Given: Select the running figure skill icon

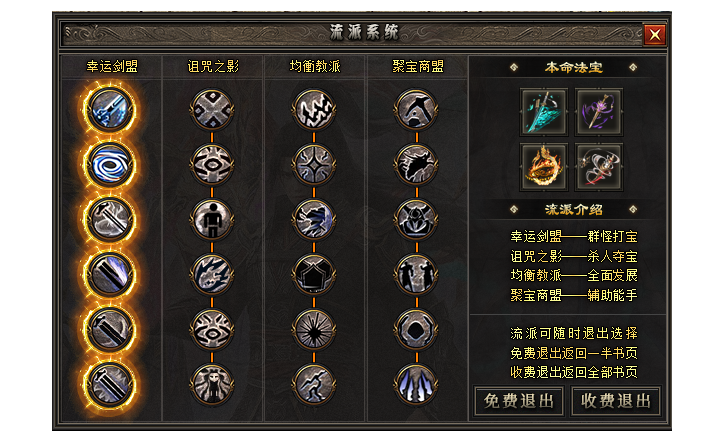Looking at the screenshot, I should click(314, 381).
